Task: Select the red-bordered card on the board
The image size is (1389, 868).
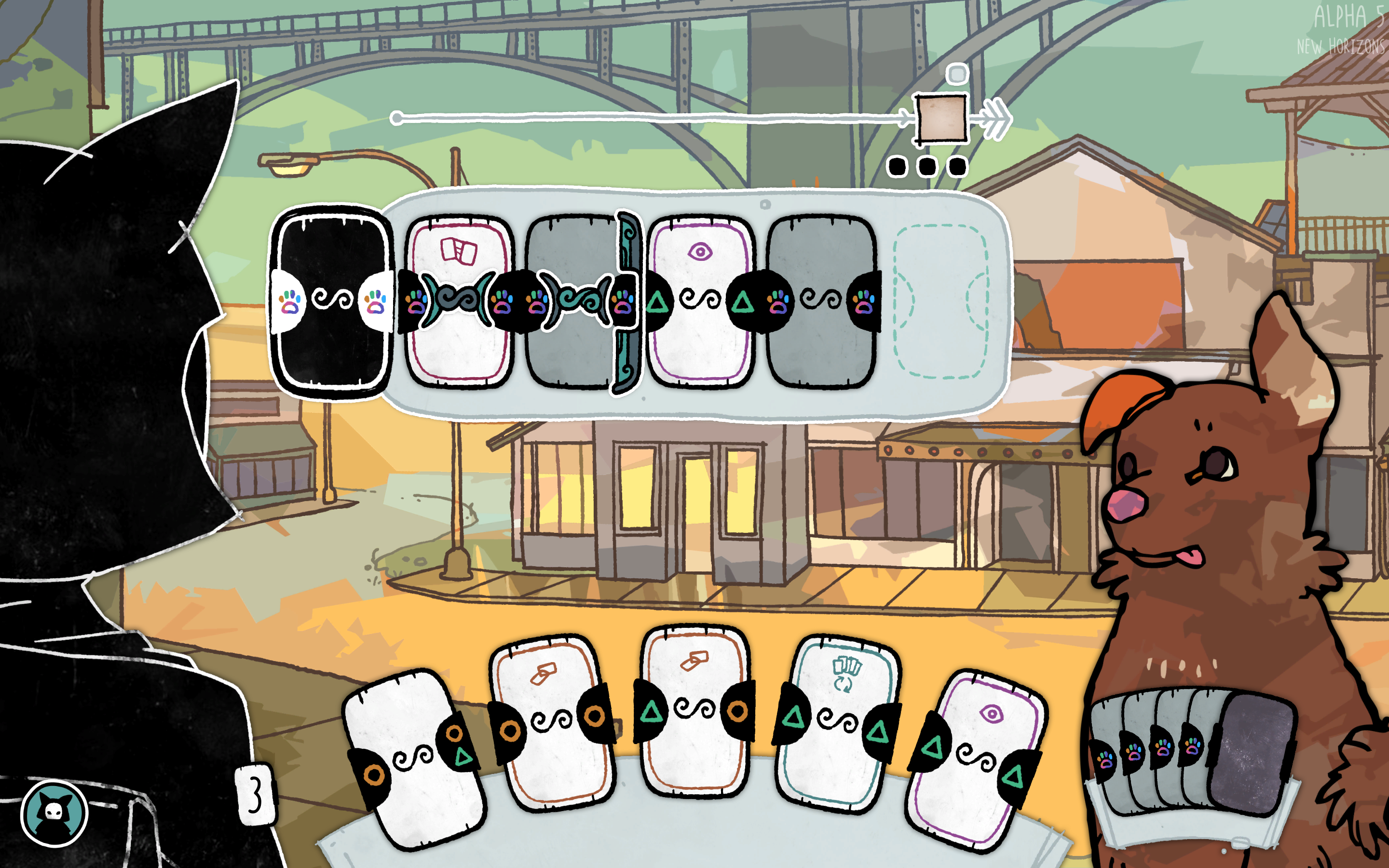Action: 458,301
